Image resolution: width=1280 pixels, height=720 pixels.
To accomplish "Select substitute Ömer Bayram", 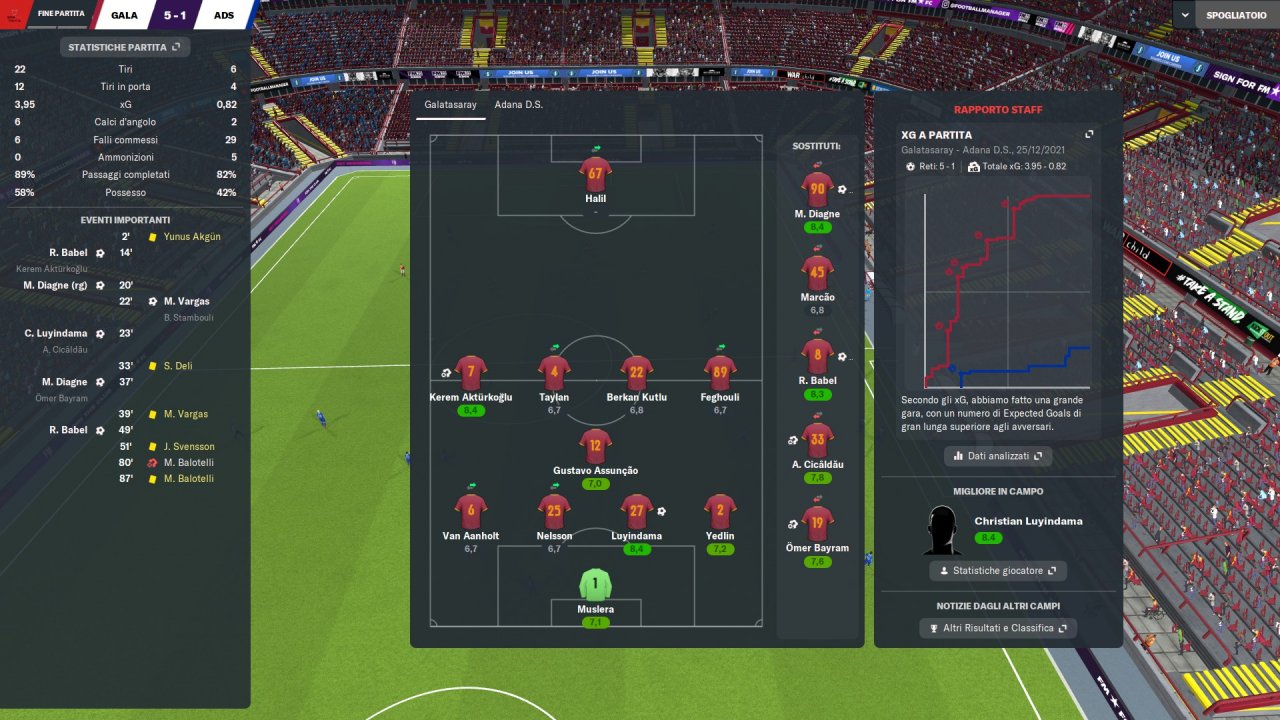I will (x=817, y=524).
